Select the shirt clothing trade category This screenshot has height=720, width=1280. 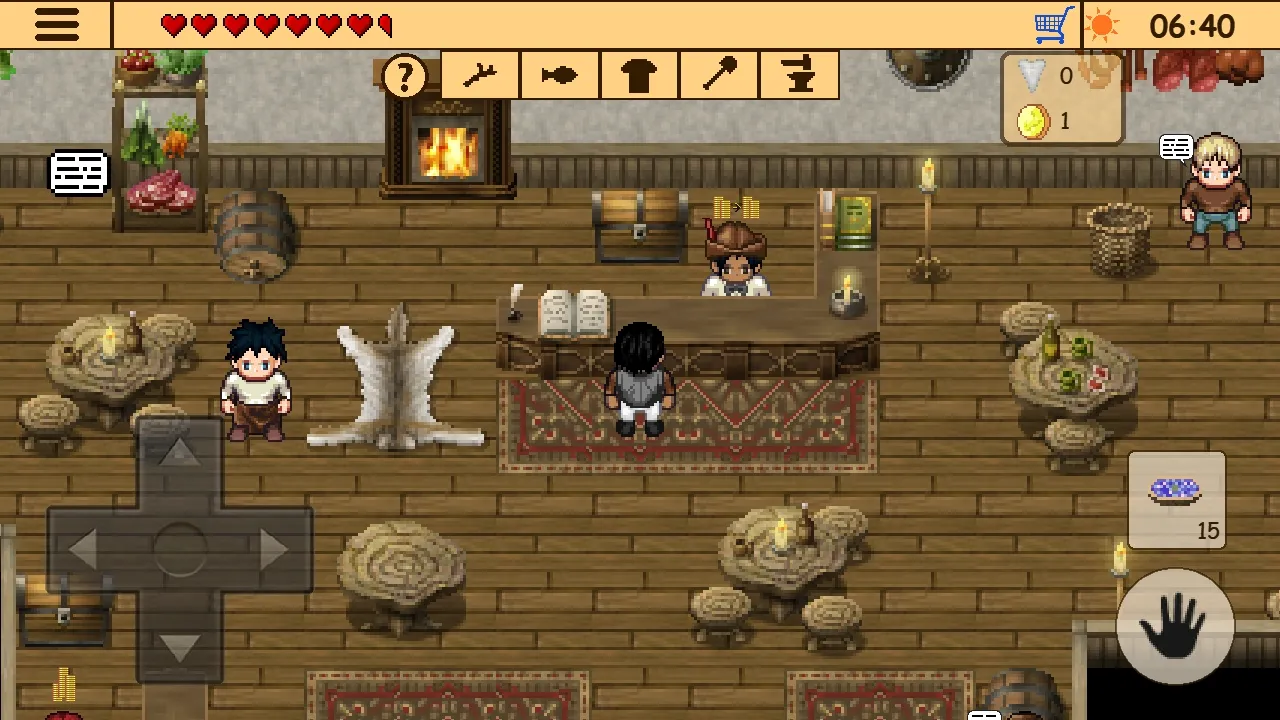639,75
